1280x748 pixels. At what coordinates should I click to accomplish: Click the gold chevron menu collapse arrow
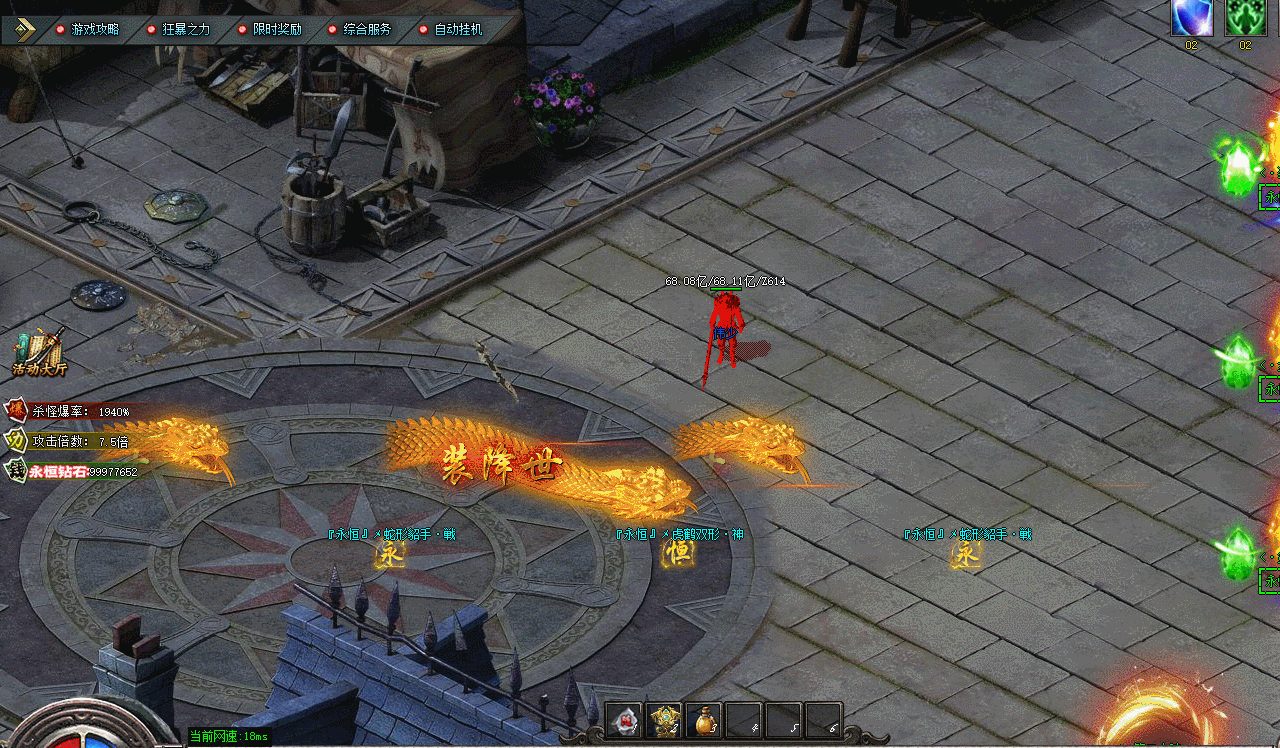(x=24, y=30)
